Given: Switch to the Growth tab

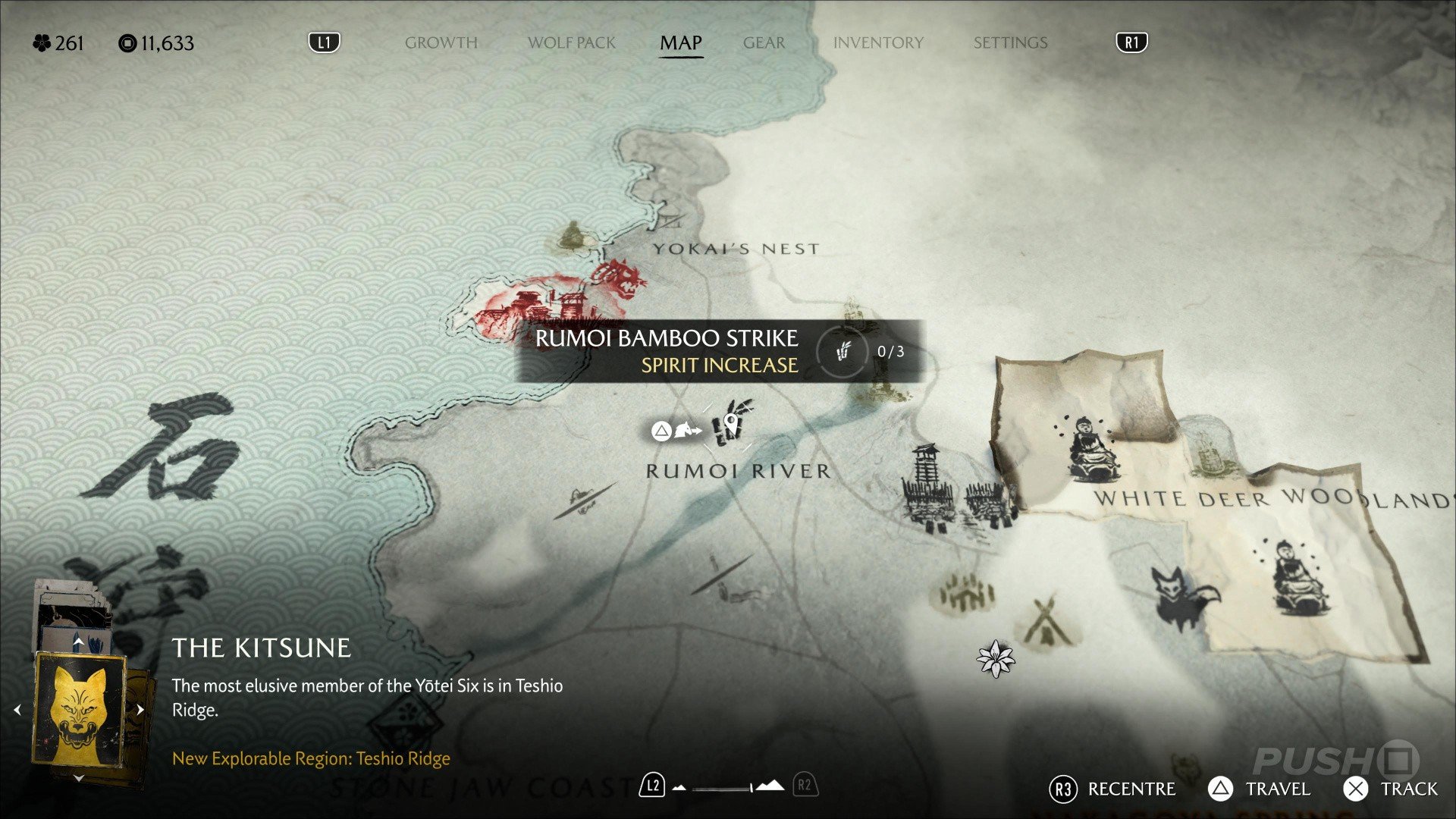Looking at the screenshot, I should click(x=441, y=42).
